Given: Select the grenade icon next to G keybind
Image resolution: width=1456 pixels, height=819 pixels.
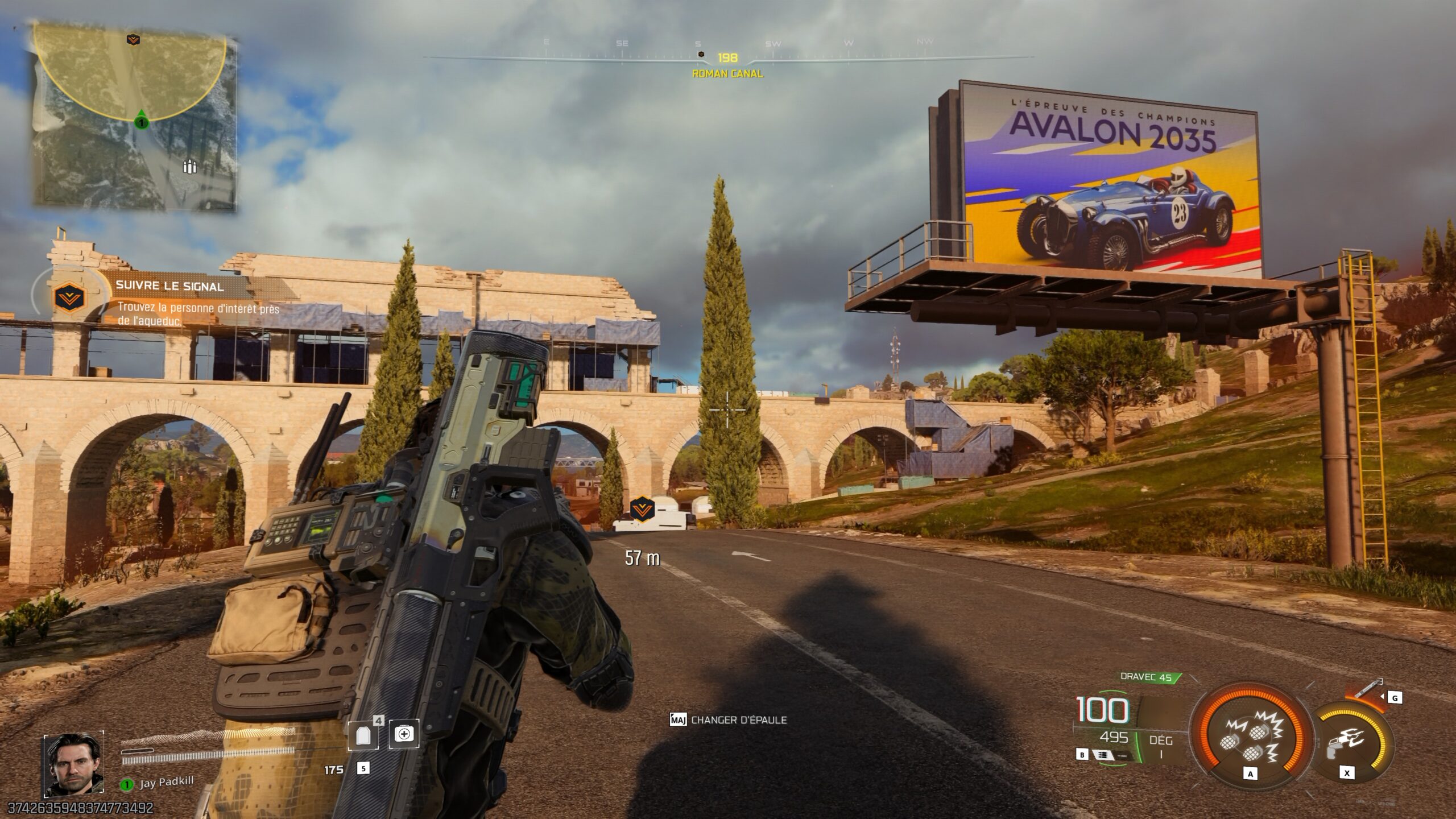Looking at the screenshot, I should (1365, 688).
